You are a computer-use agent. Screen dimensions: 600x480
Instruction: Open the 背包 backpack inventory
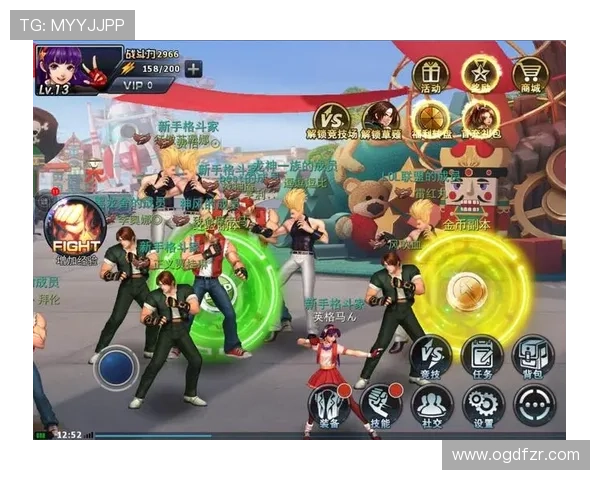533,357
